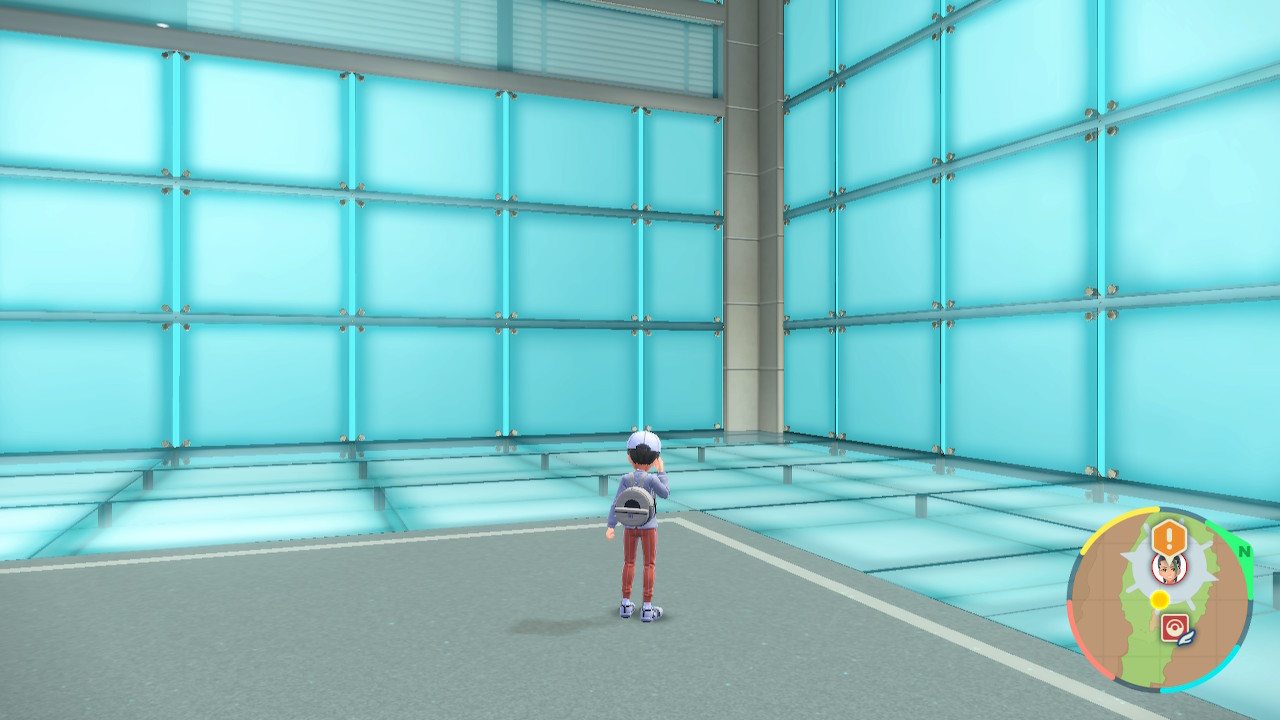Click the red Poké Ball location icon
Viewport: 1280px width, 720px height.
1175,624
